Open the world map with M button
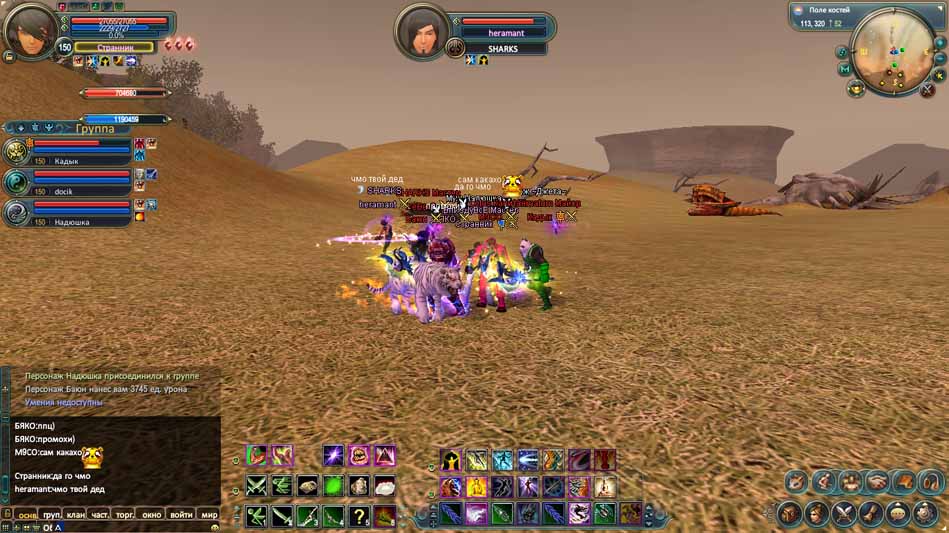This screenshot has height=533, width=949. coord(845,69)
